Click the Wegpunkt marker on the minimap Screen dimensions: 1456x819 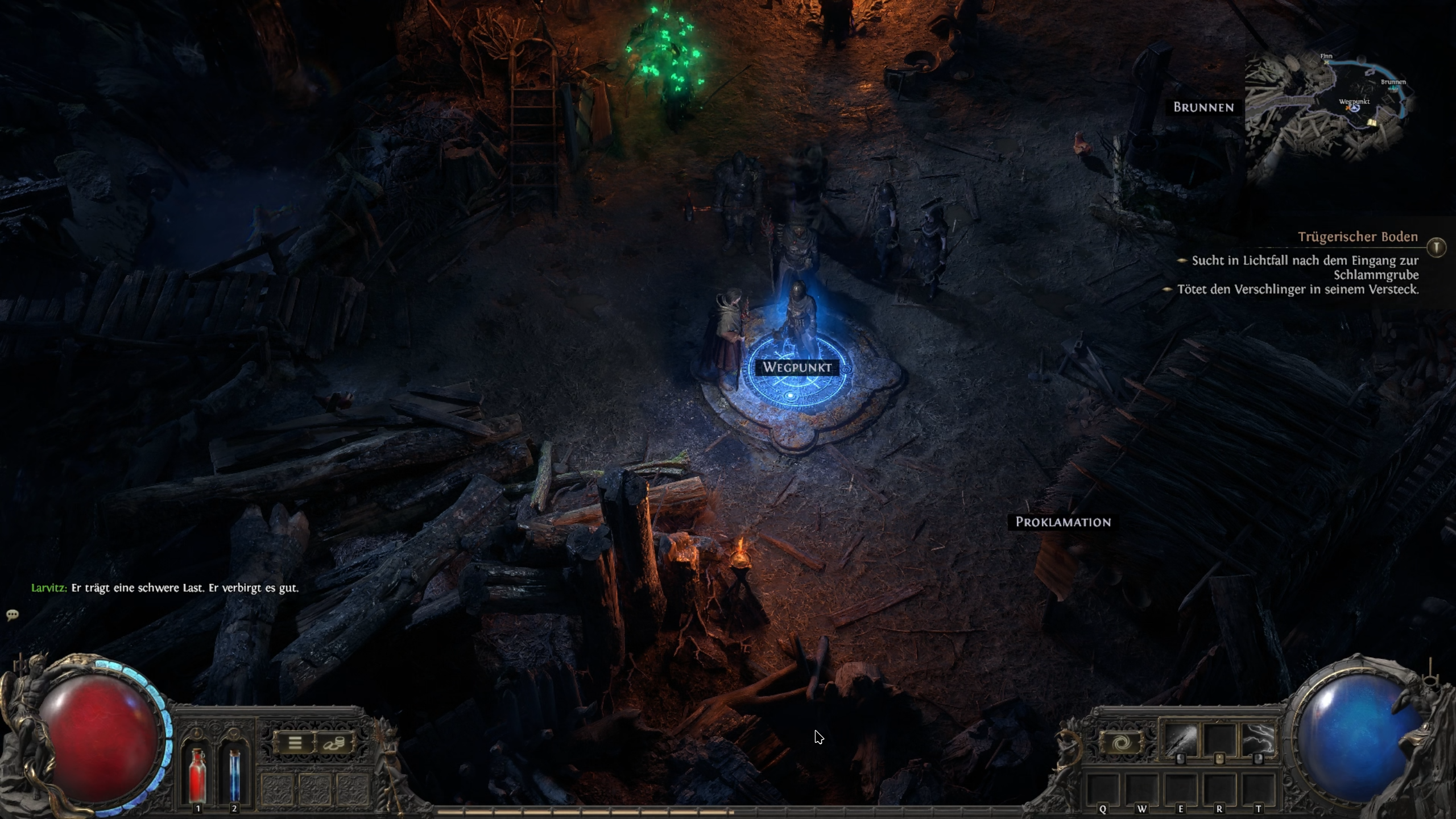(x=1355, y=107)
